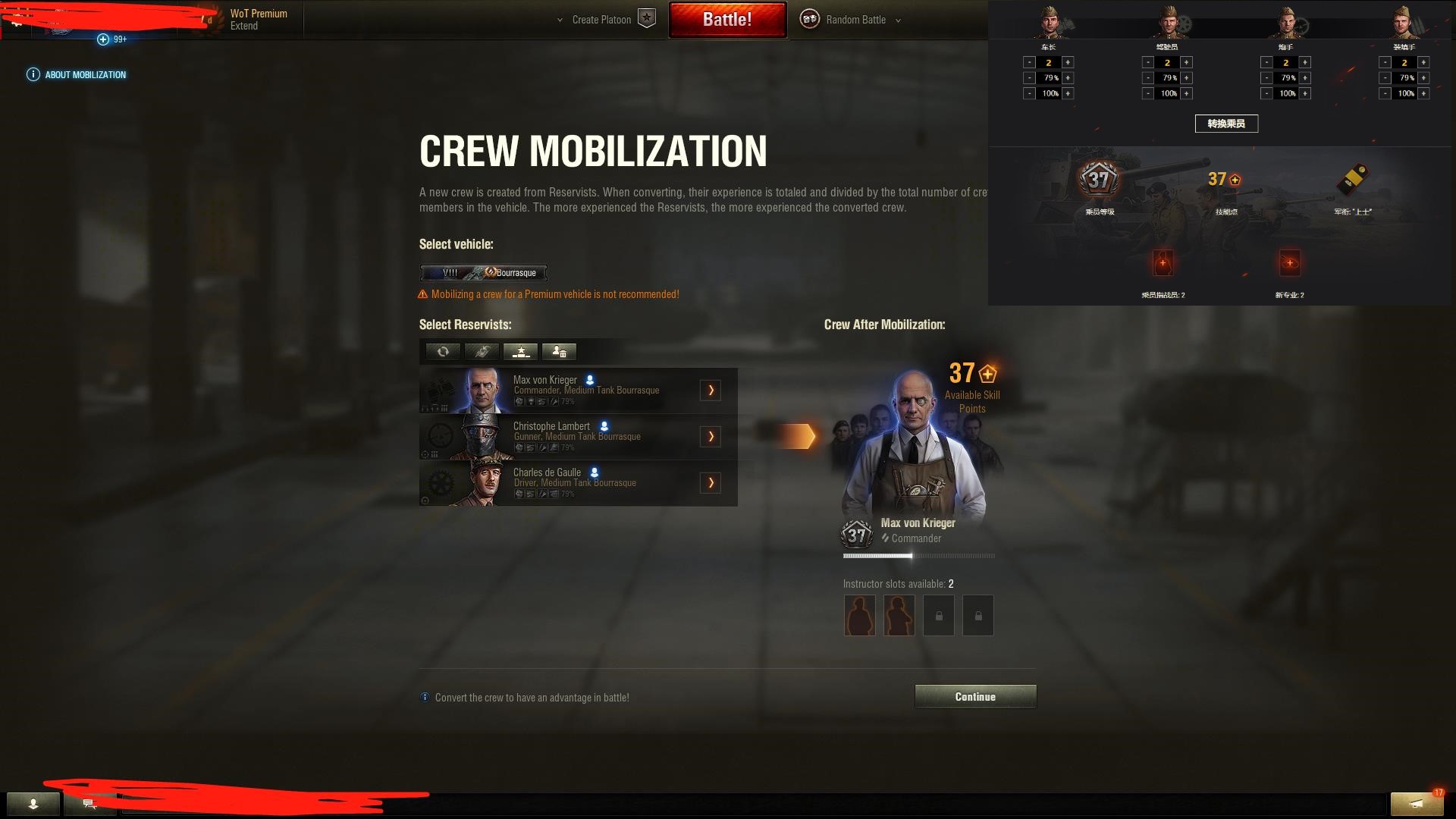Image resolution: width=1456 pixels, height=819 pixels.
Task: Click the first available instructor slot
Action: tap(859, 615)
